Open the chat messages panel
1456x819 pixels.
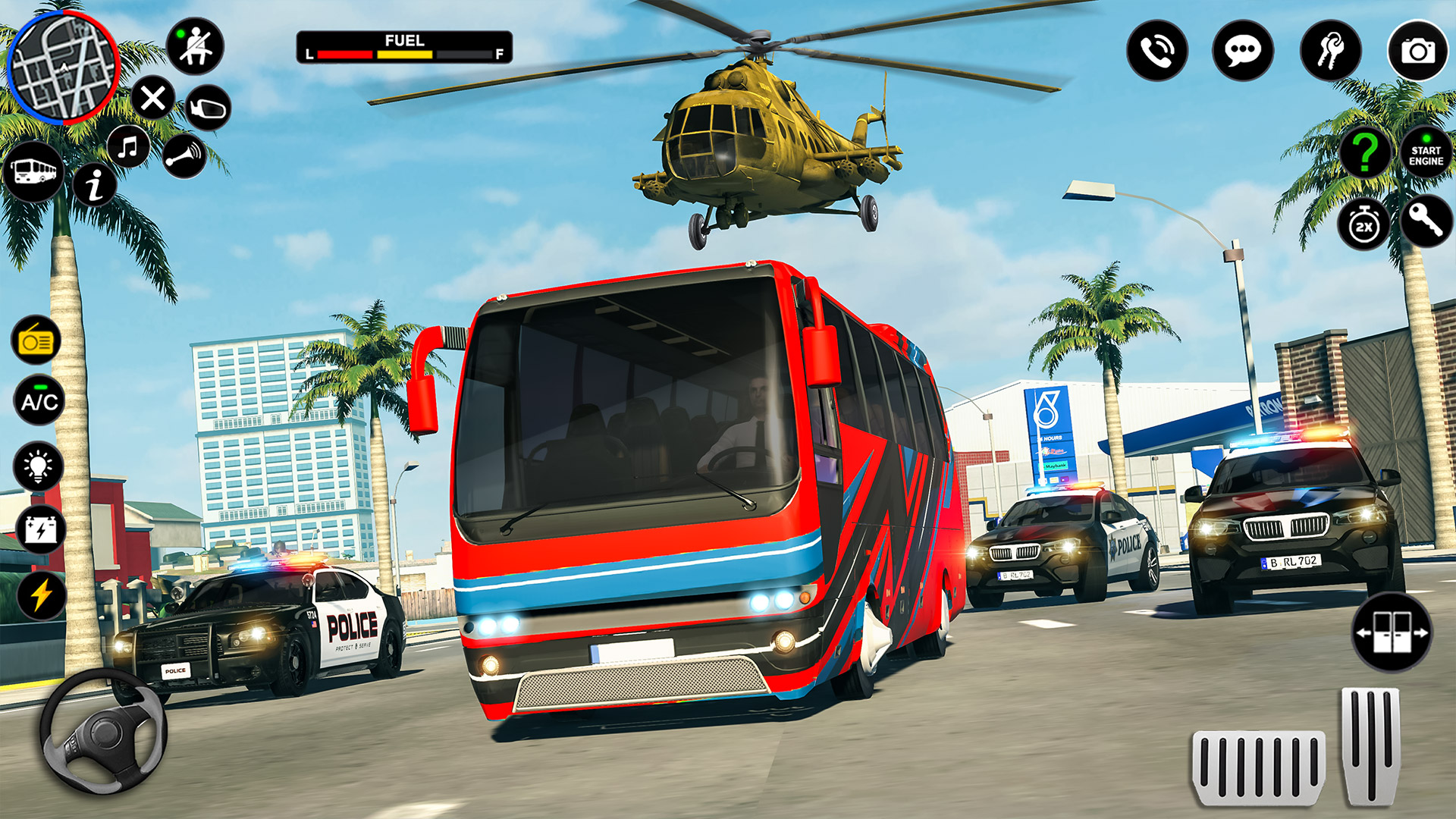1244,51
